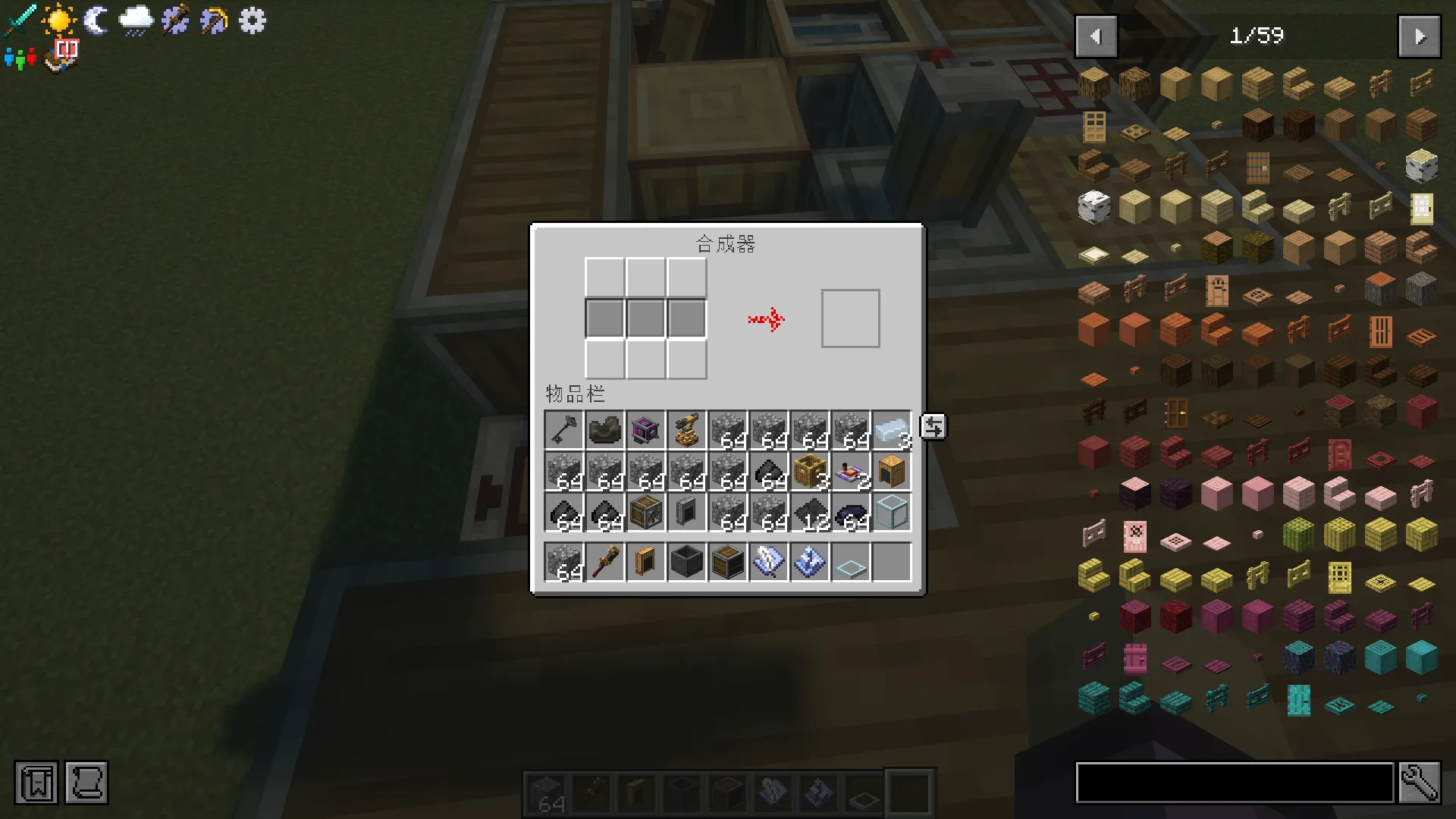Open the teams icon with three figures
The image size is (1456, 819).
[20, 58]
